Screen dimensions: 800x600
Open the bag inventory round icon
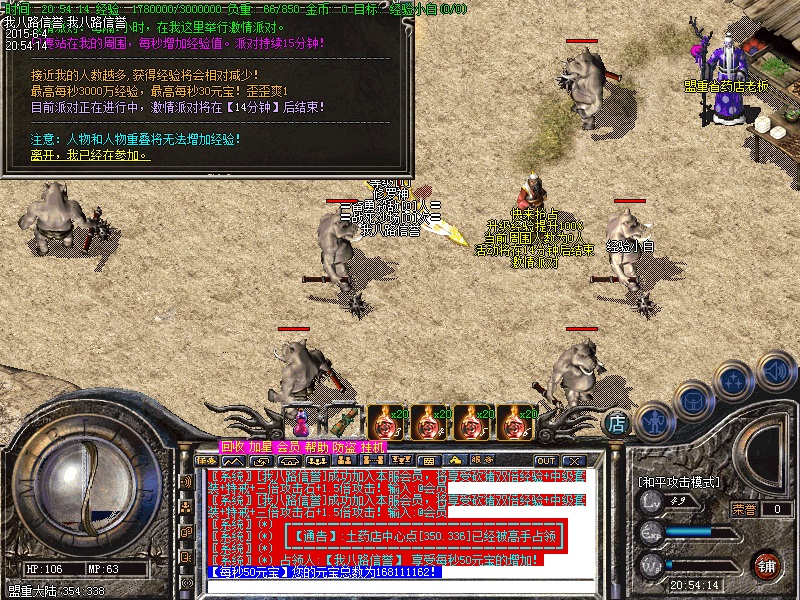pyautogui.click(x=693, y=400)
